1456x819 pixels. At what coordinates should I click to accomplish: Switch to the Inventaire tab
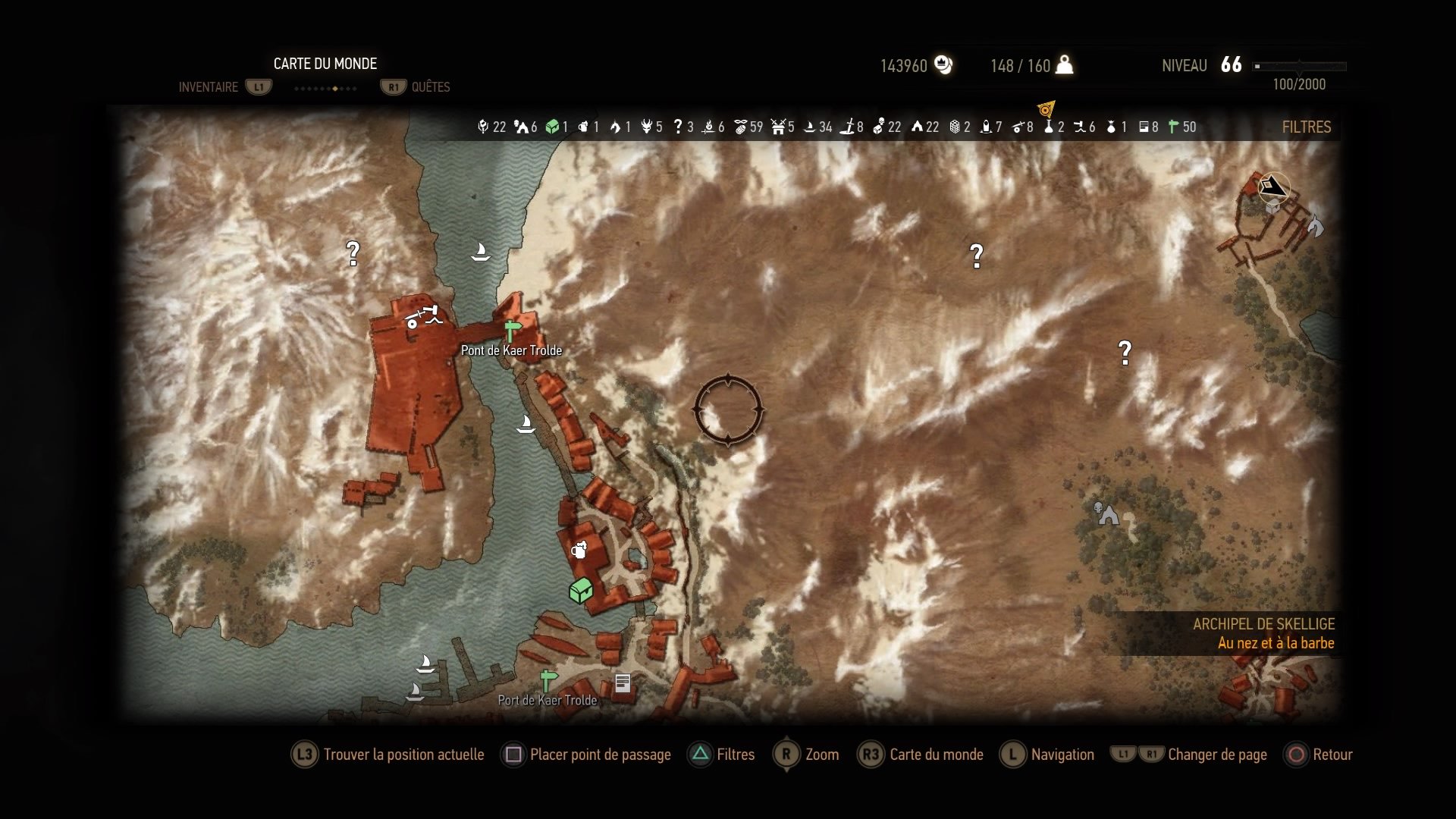click(x=209, y=87)
